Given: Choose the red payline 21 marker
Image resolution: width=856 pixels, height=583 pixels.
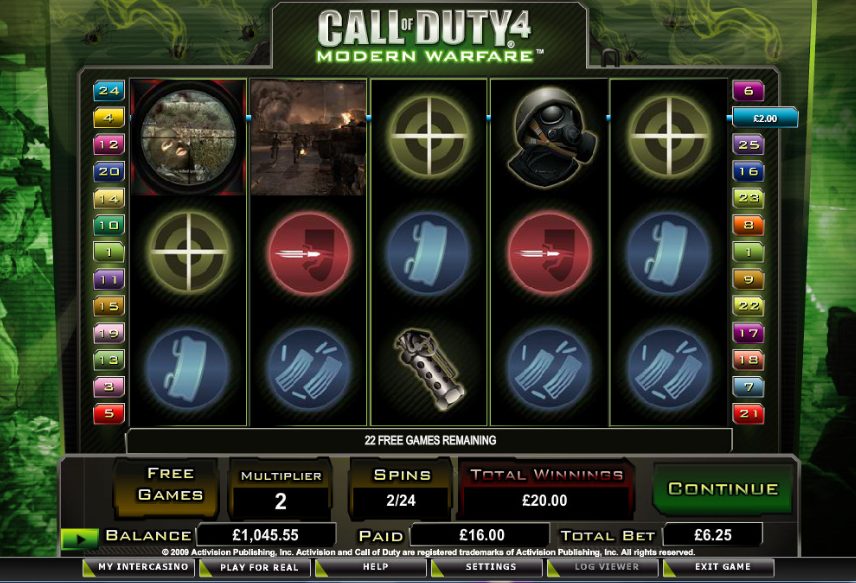Looking at the screenshot, I should 748,412.
